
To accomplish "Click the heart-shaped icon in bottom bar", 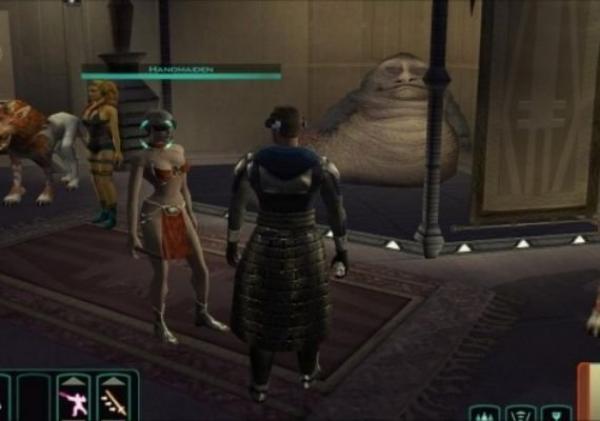I will pyautogui.click(x=555, y=414).
